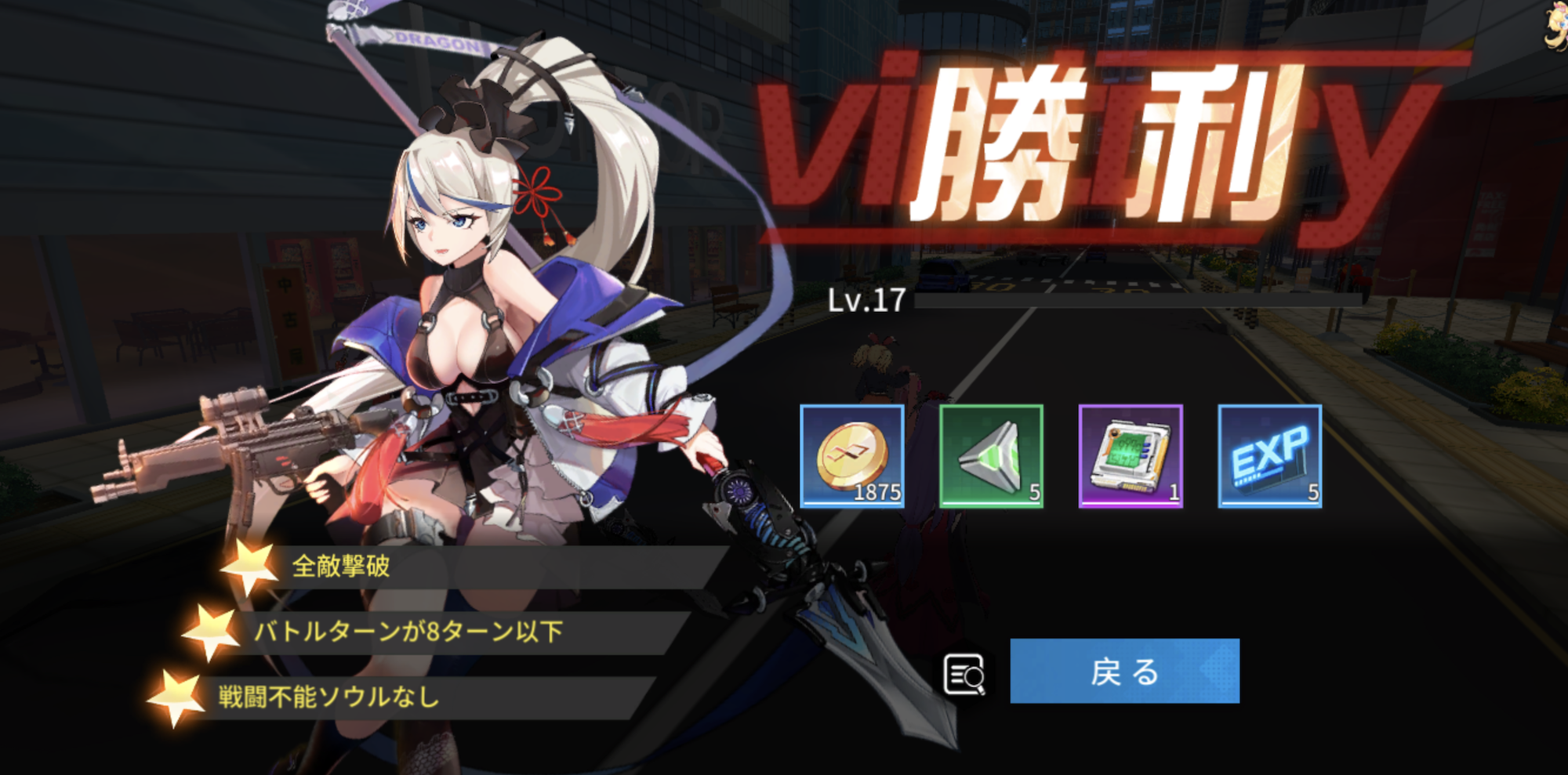Tap the green prism reward item
The image size is (1568, 775).
click(x=992, y=456)
